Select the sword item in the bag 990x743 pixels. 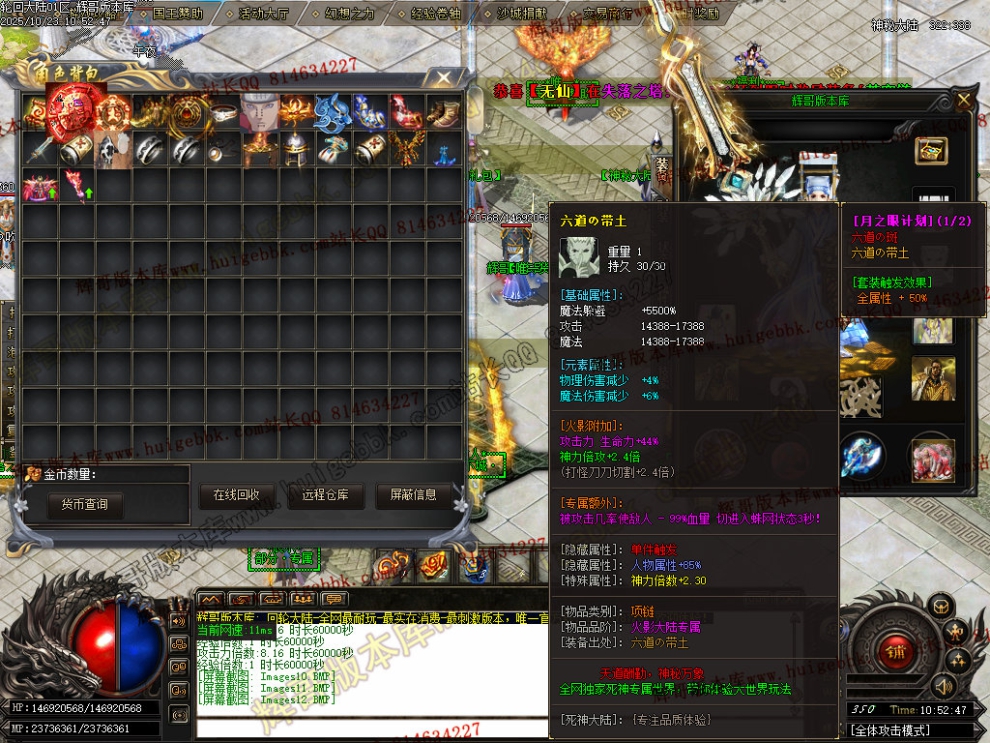pyautogui.click(x=41, y=150)
